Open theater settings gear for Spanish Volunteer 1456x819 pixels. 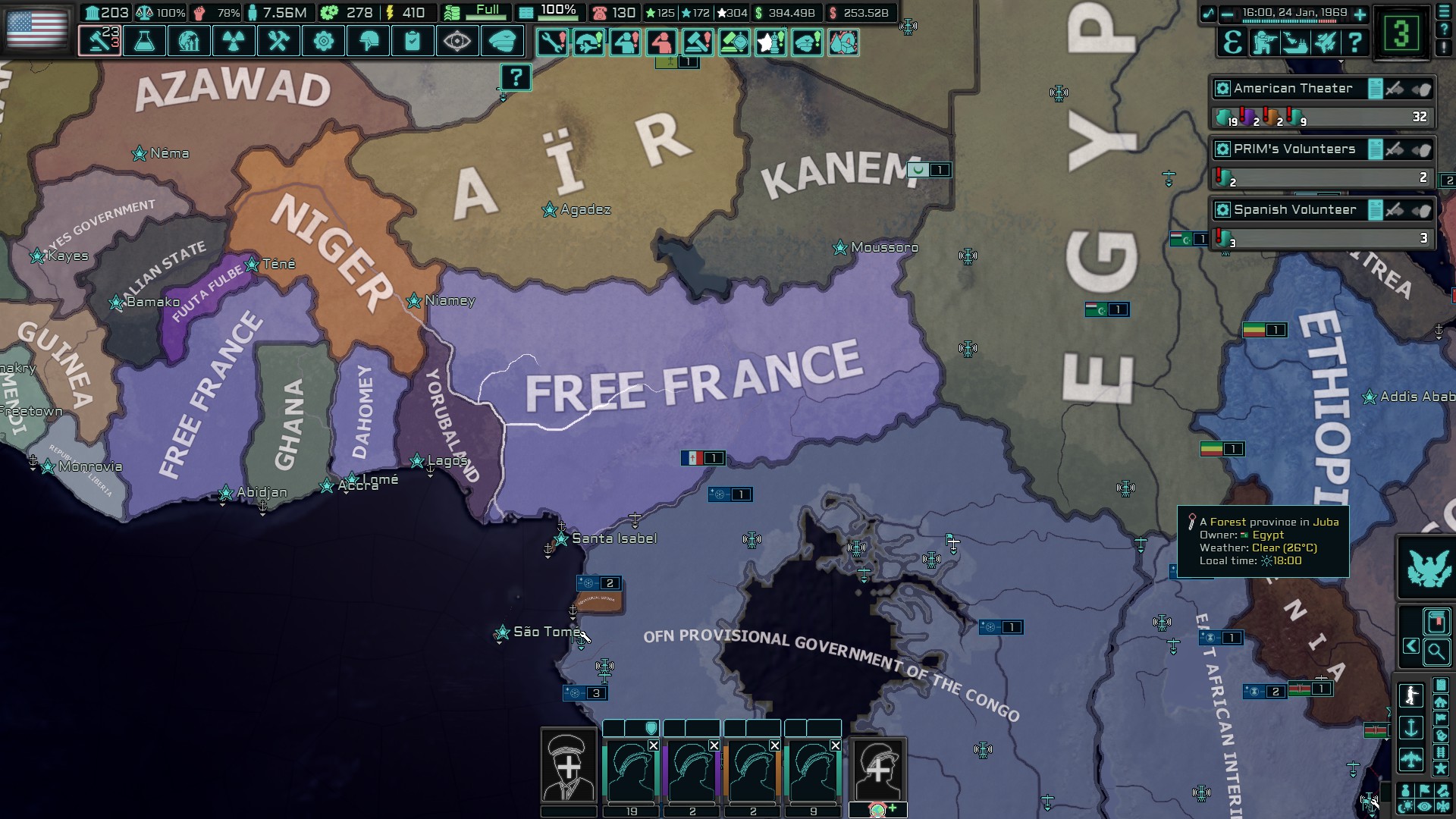tap(1222, 209)
